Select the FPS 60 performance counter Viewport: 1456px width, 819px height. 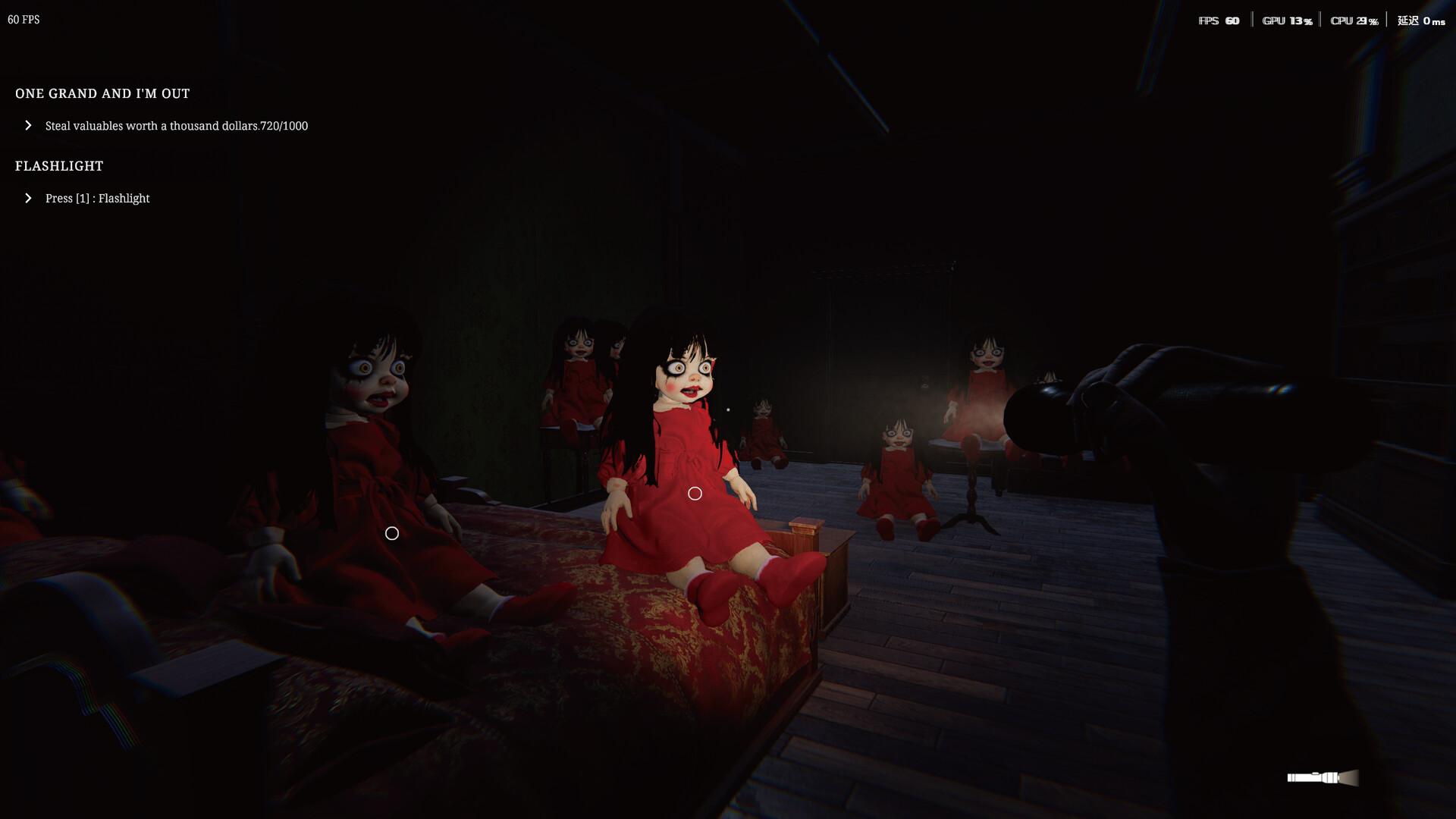click(1218, 20)
